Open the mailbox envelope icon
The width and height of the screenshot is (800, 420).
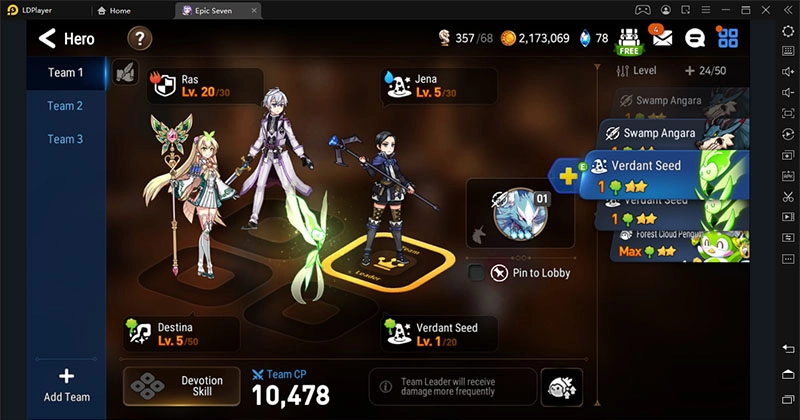click(661, 39)
